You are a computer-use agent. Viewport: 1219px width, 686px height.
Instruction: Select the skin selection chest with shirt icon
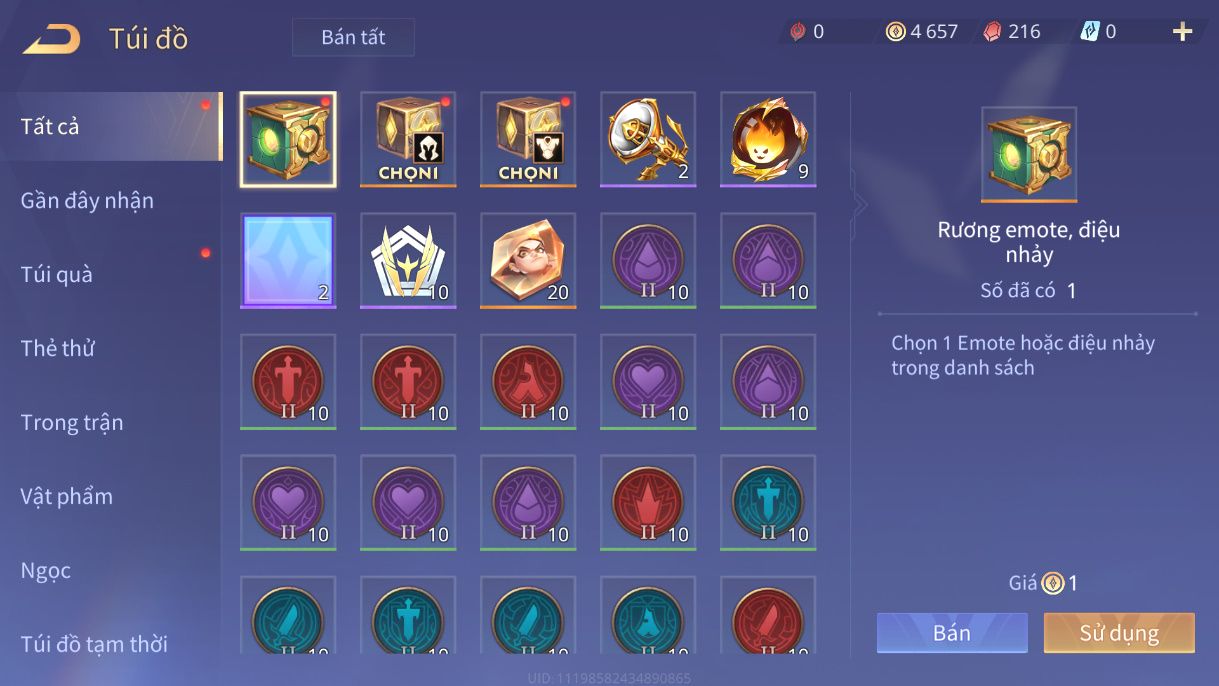click(x=528, y=140)
